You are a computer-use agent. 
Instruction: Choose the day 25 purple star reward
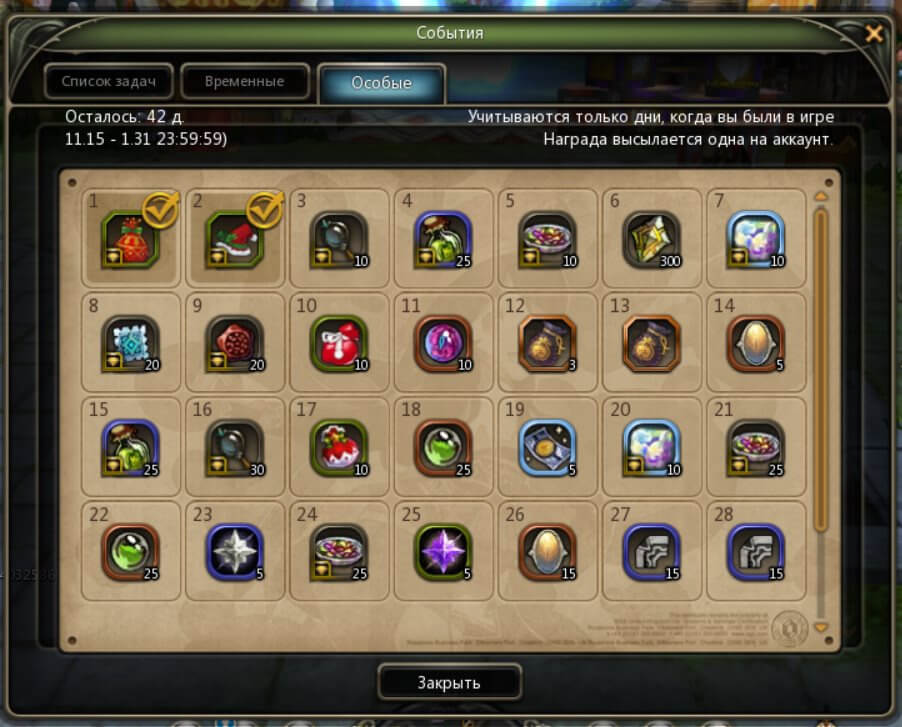443,551
